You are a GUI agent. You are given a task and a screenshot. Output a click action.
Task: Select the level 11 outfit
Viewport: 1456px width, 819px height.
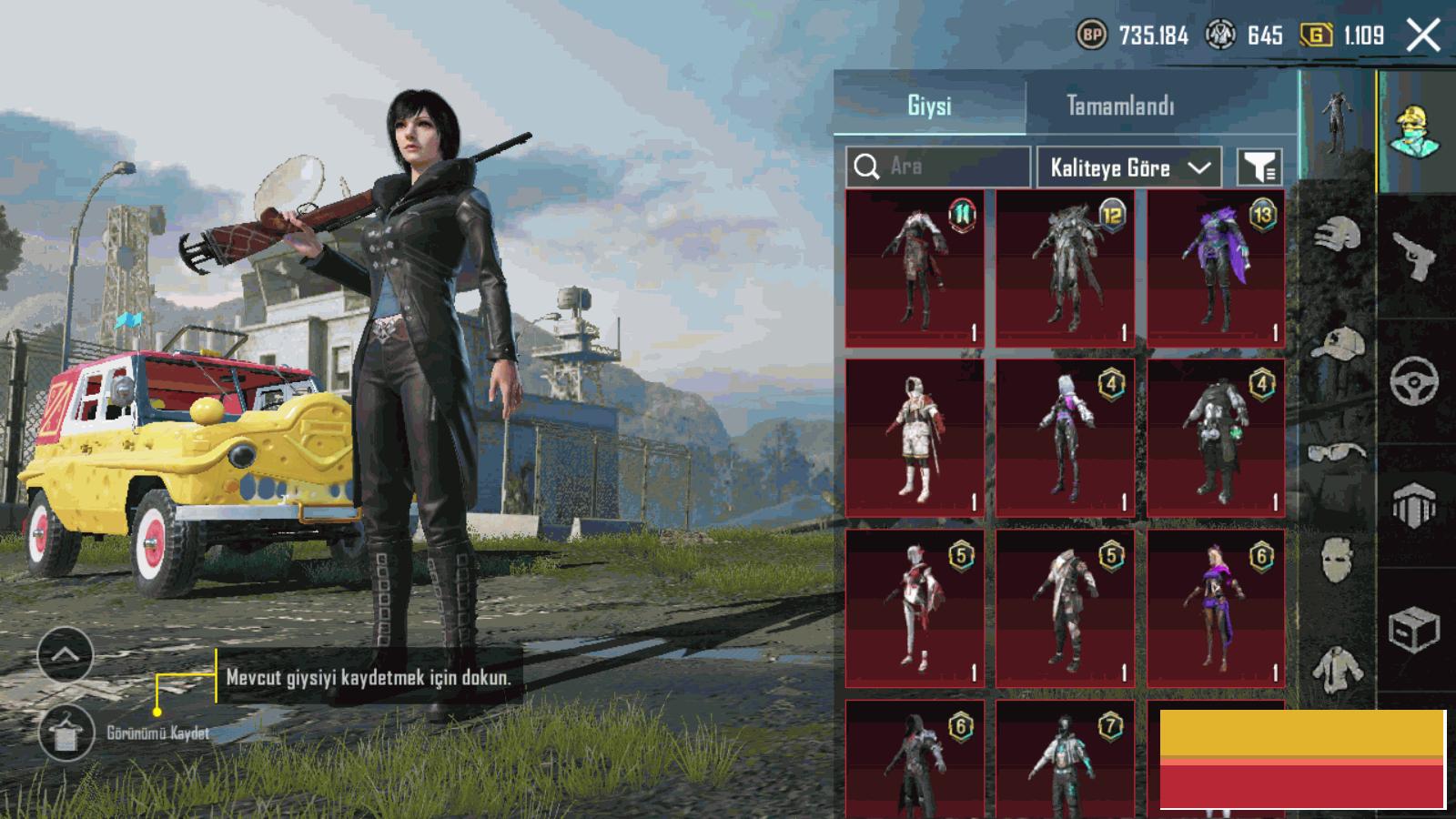tap(915, 268)
